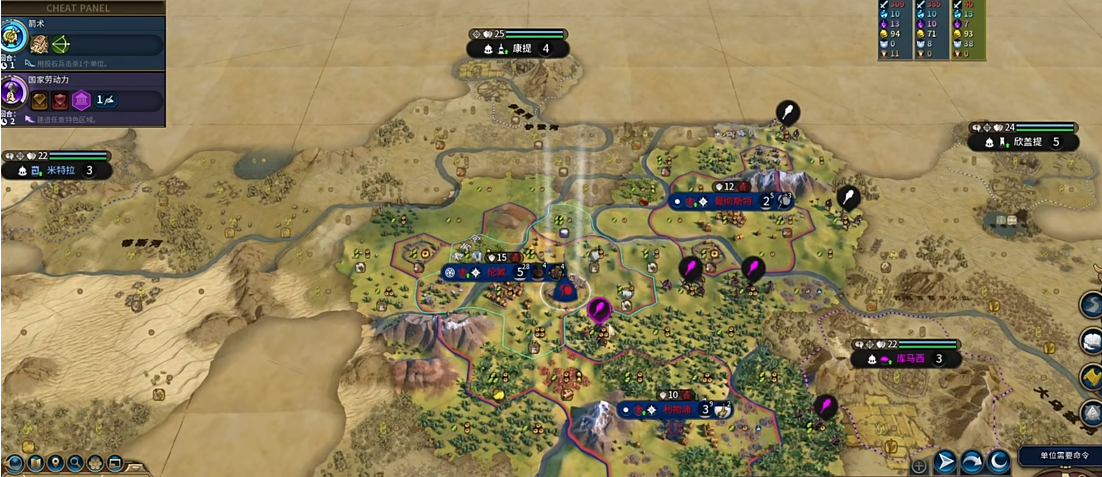Select the 库马西 city banner

coord(906,359)
